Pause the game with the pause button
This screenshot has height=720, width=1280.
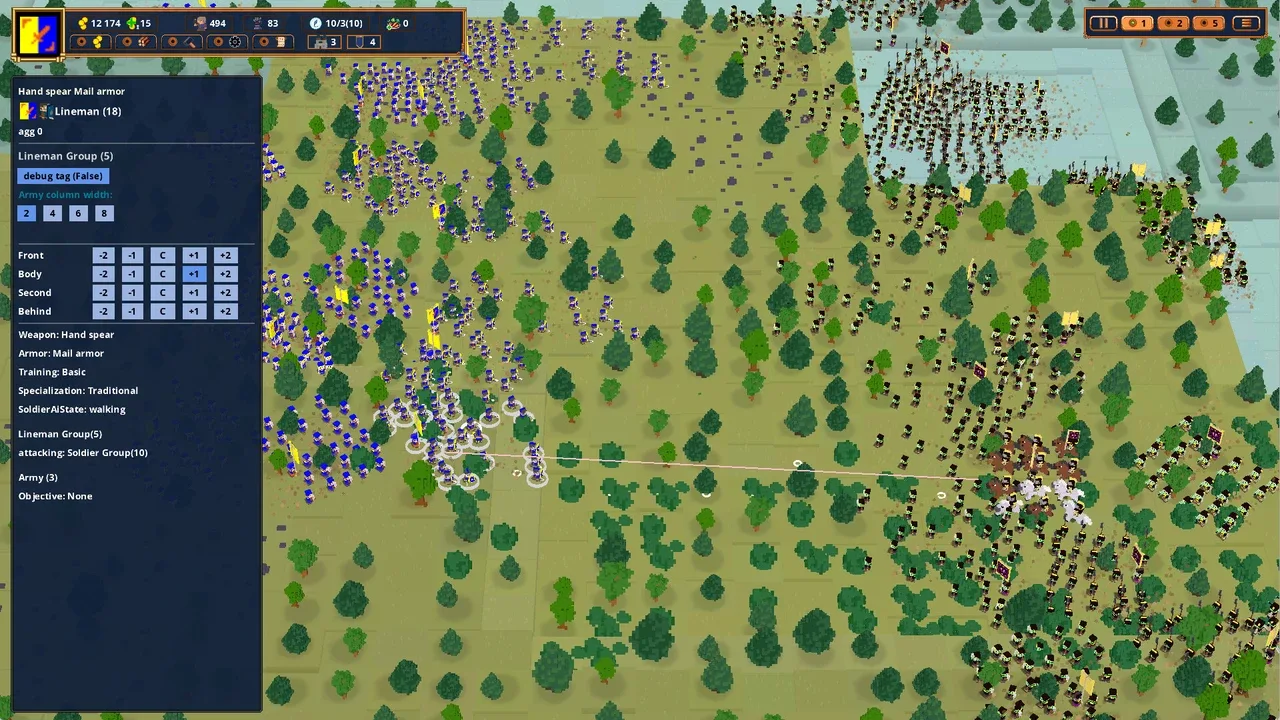pyautogui.click(x=1103, y=23)
